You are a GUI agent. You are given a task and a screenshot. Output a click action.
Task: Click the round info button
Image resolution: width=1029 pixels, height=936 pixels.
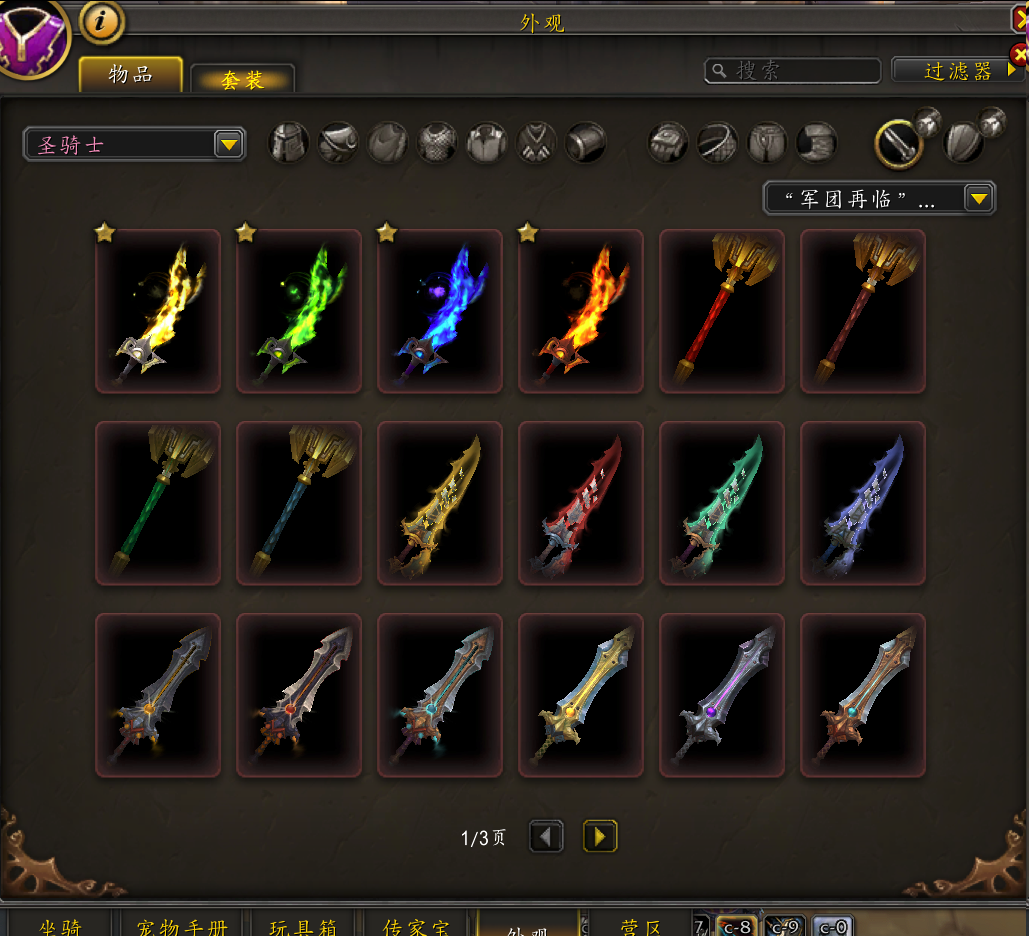101,21
